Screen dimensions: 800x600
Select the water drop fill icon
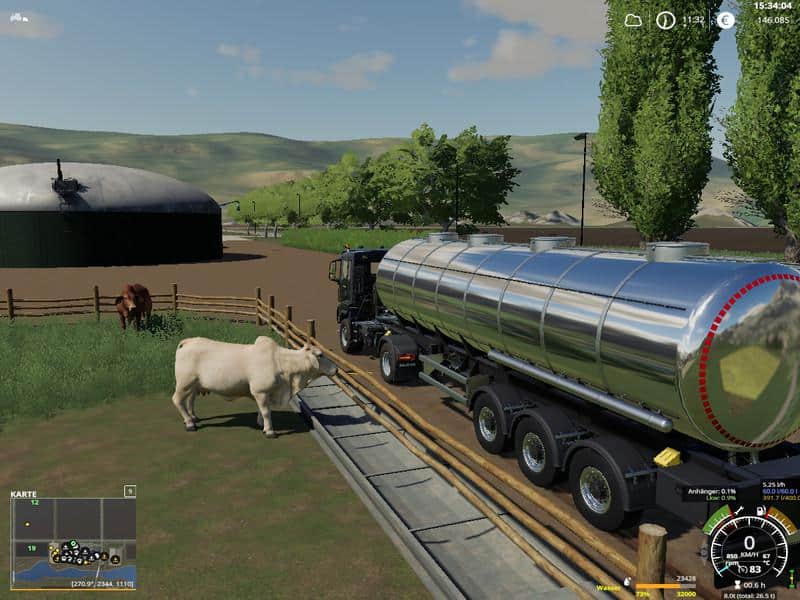coord(626,582)
